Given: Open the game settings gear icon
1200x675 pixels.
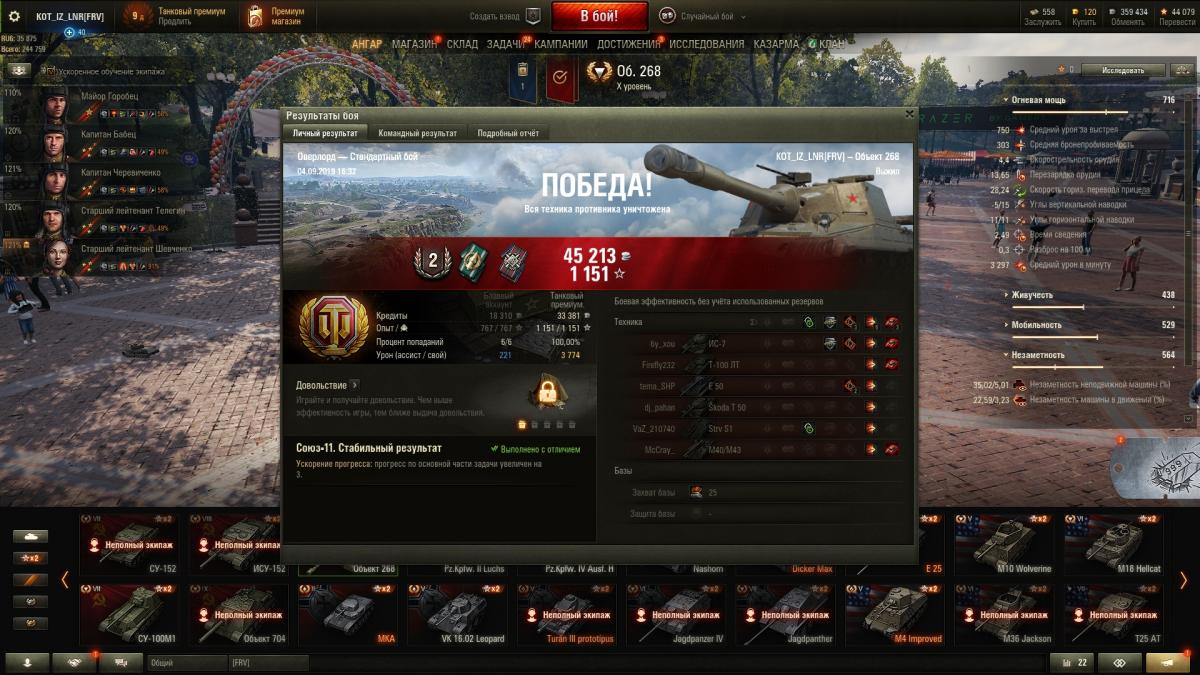Looking at the screenshot, I should point(14,16).
